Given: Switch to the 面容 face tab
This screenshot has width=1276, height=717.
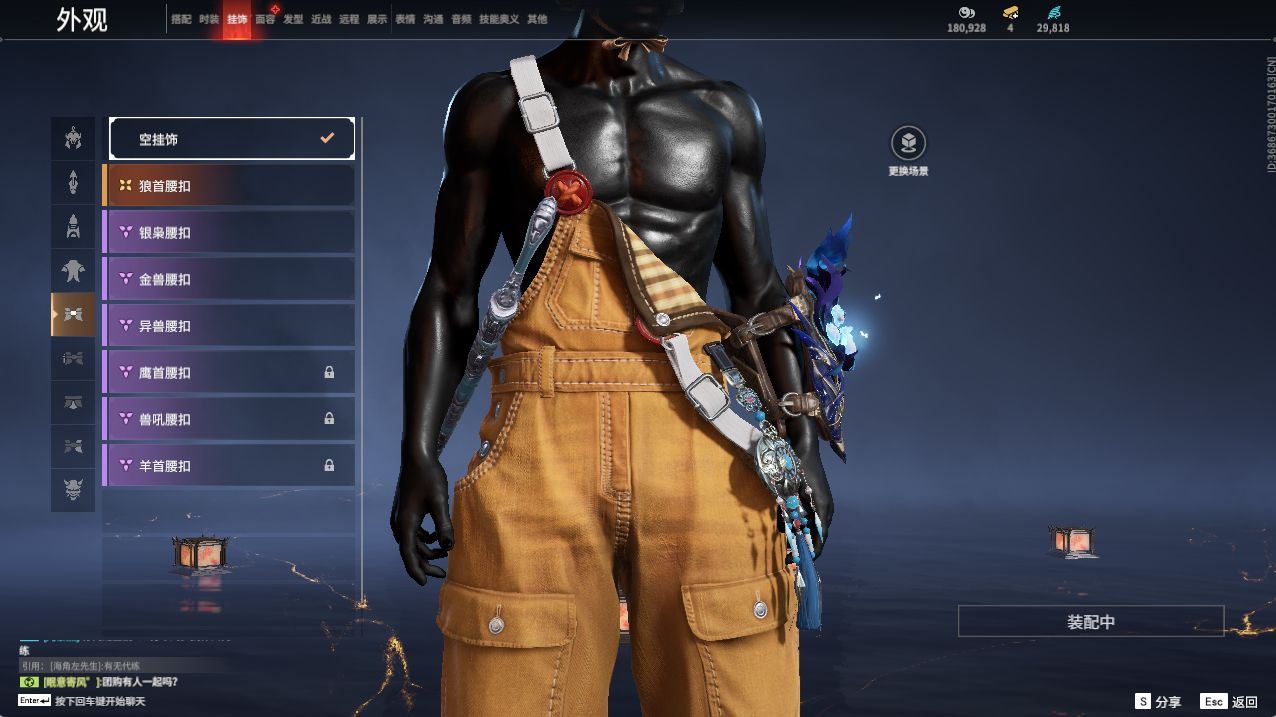Looking at the screenshot, I should (265, 19).
